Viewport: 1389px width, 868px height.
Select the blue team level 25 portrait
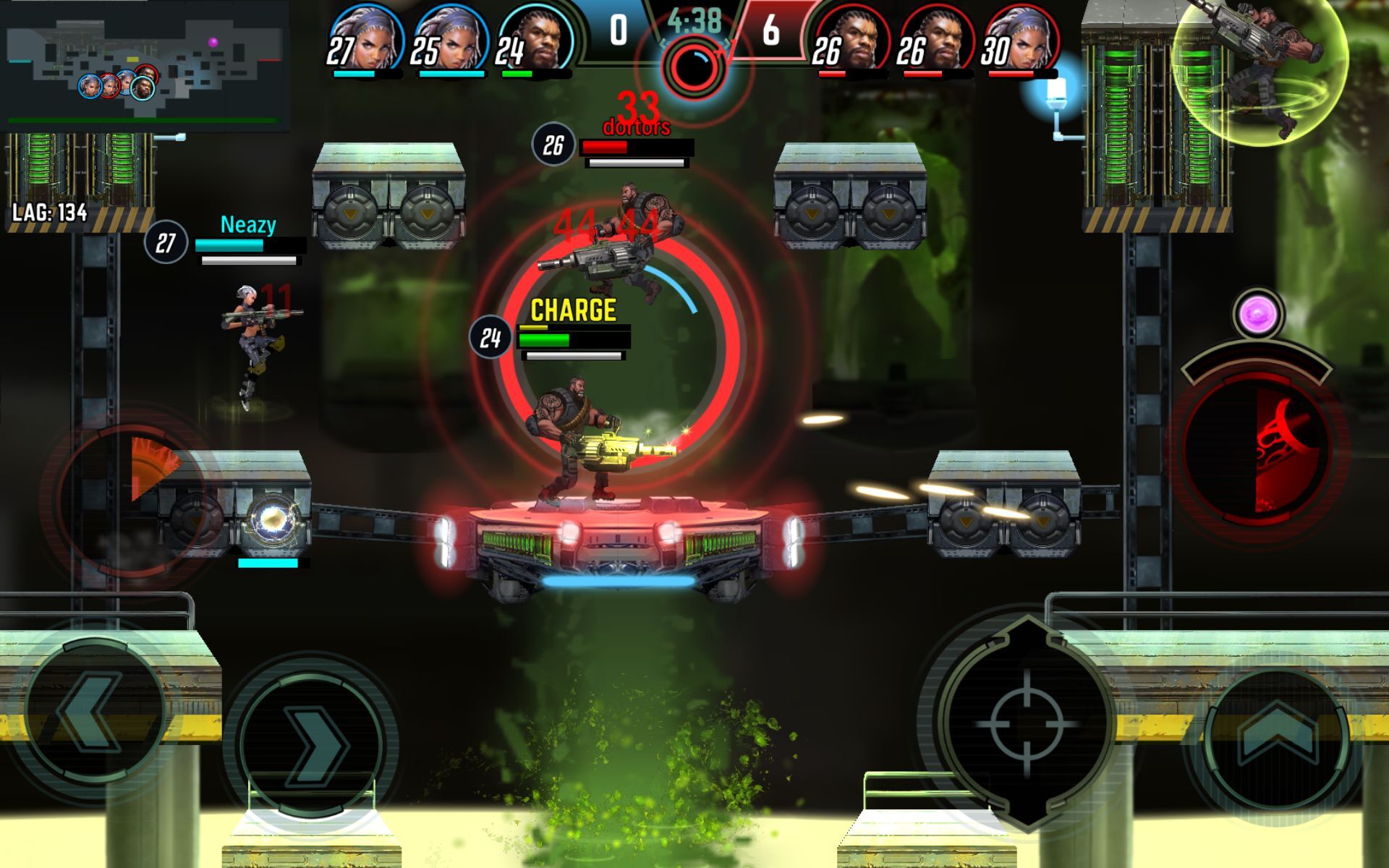tap(450, 40)
